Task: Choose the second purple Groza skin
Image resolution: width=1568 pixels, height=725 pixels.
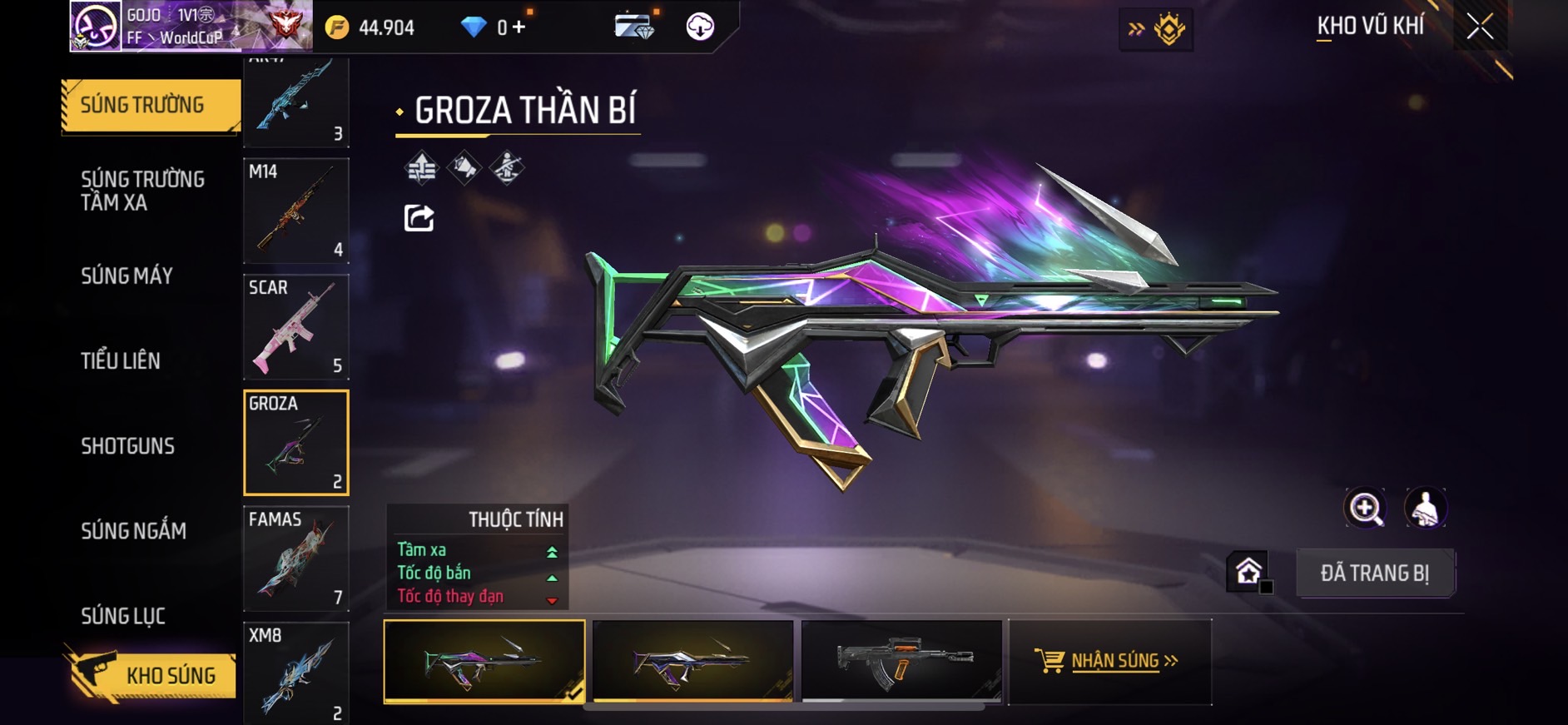Action: click(692, 661)
